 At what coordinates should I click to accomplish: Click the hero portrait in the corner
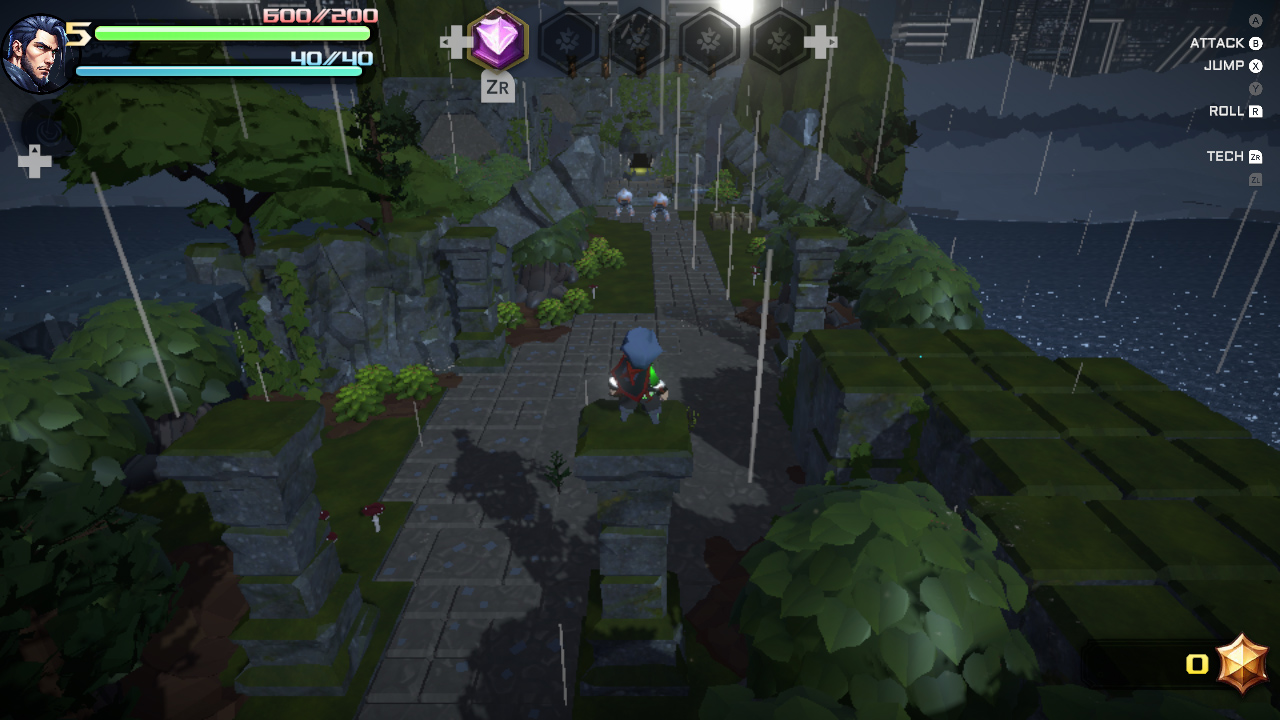click(37, 52)
